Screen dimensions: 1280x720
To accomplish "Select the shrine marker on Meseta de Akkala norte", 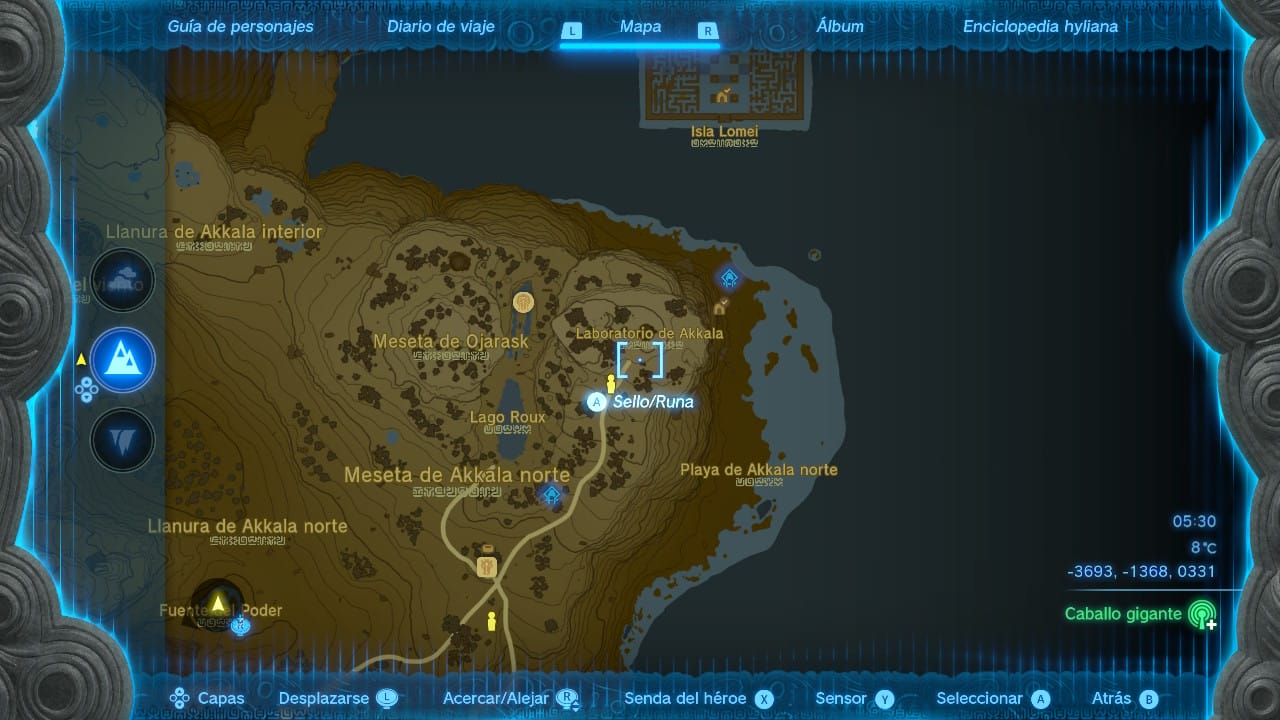I will coord(551,494).
